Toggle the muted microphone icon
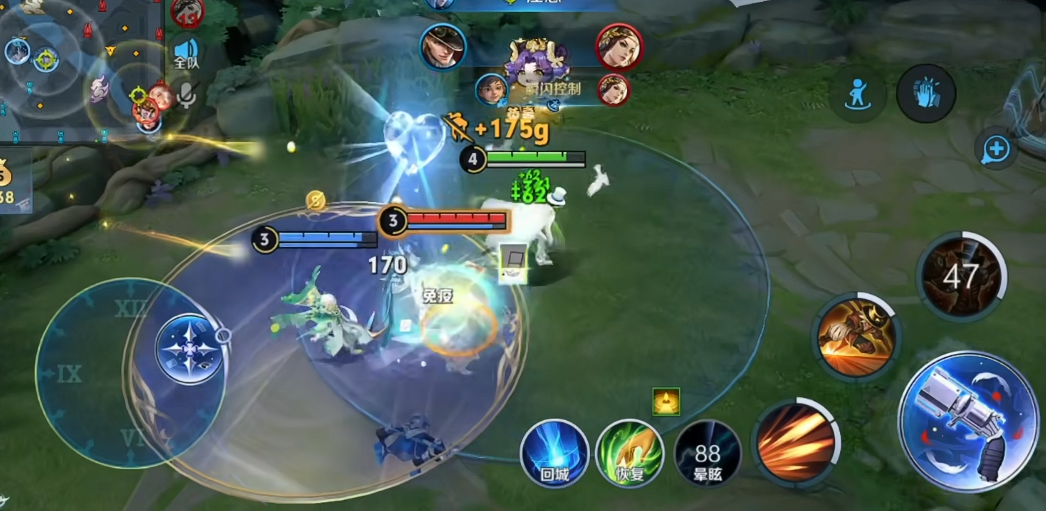This screenshot has width=1046, height=511. click(186, 96)
